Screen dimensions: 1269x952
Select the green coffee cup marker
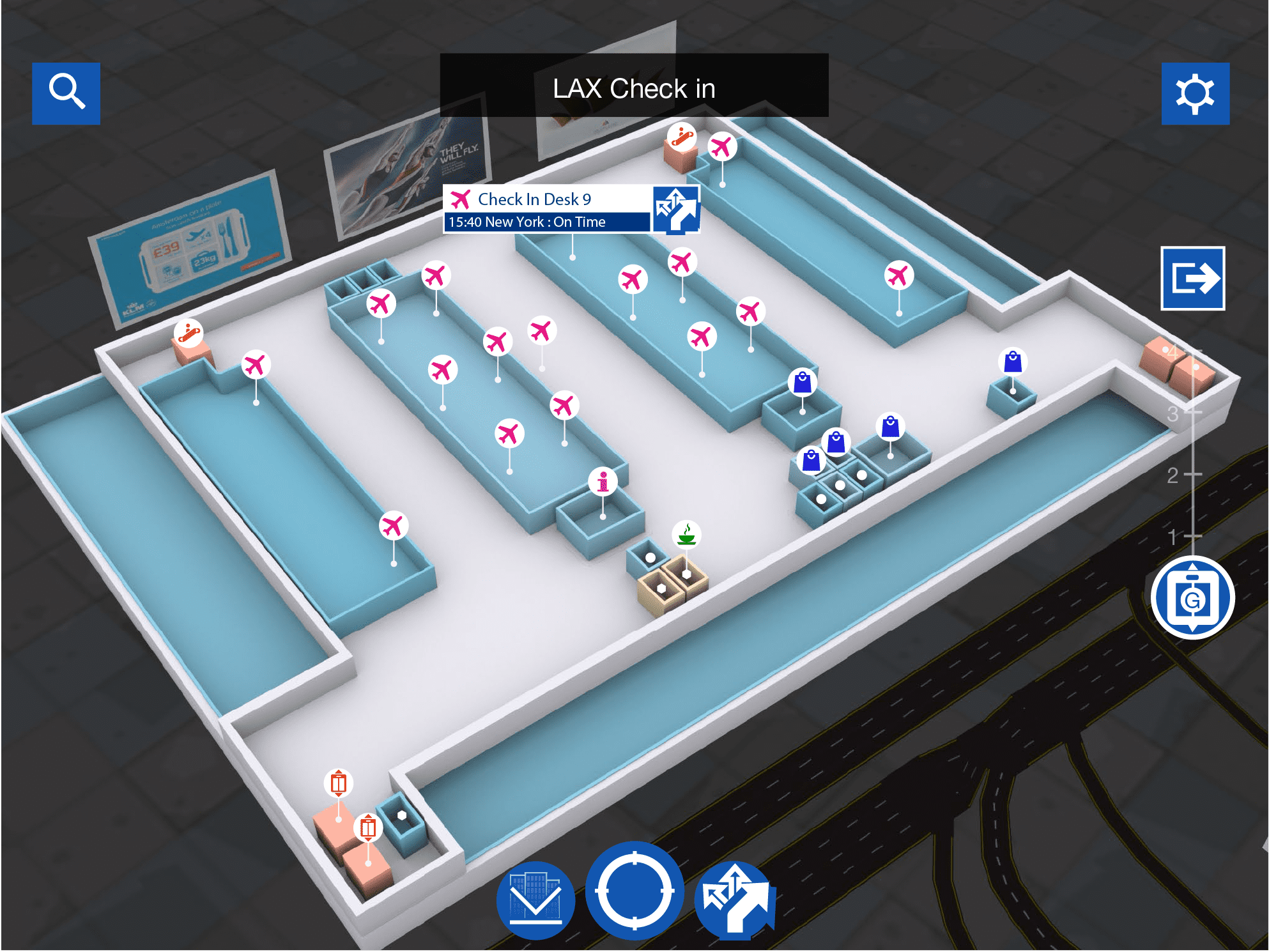pyautogui.click(x=686, y=534)
